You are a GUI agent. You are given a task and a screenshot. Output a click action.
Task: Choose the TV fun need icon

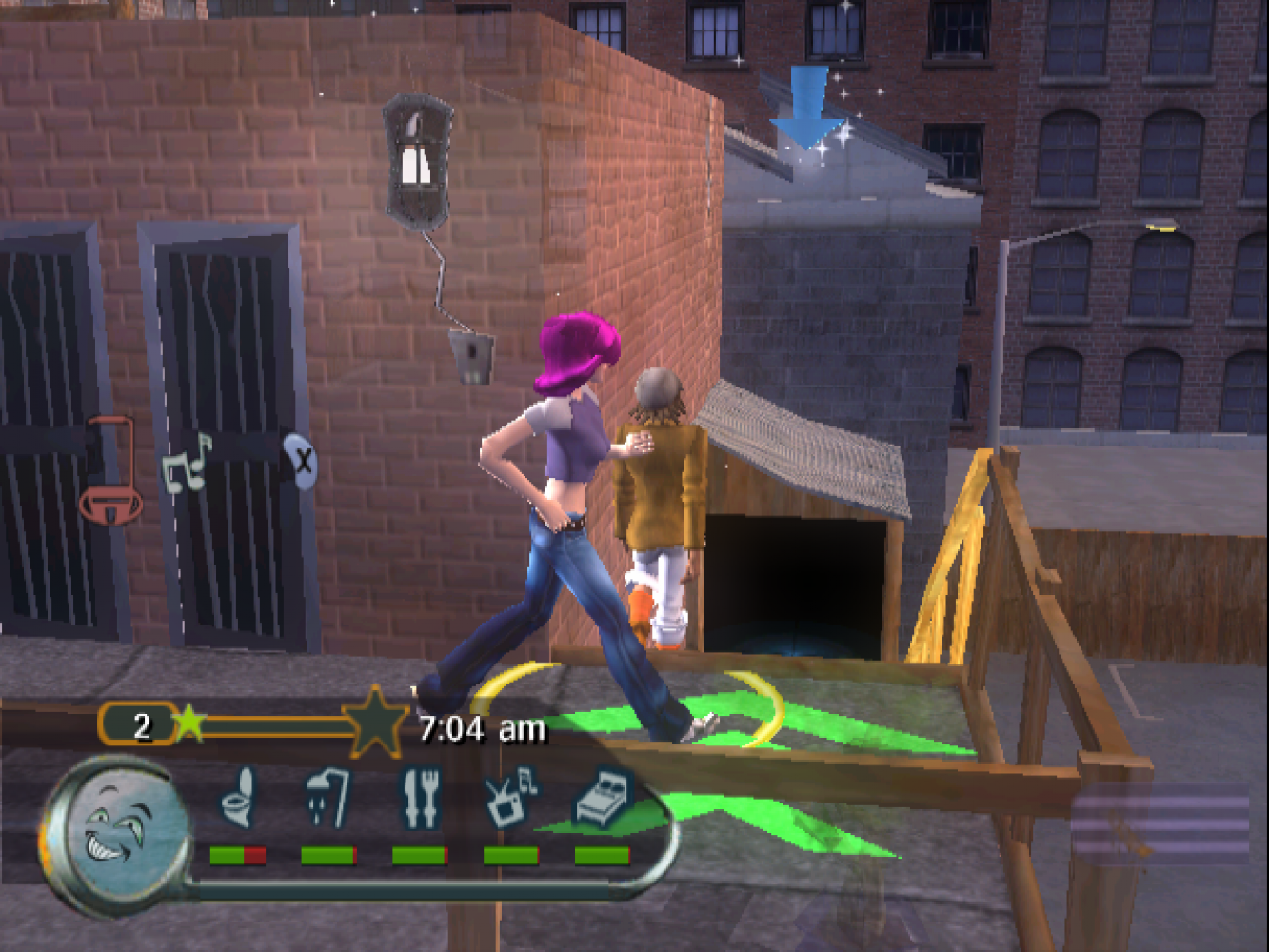tap(510, 797)
